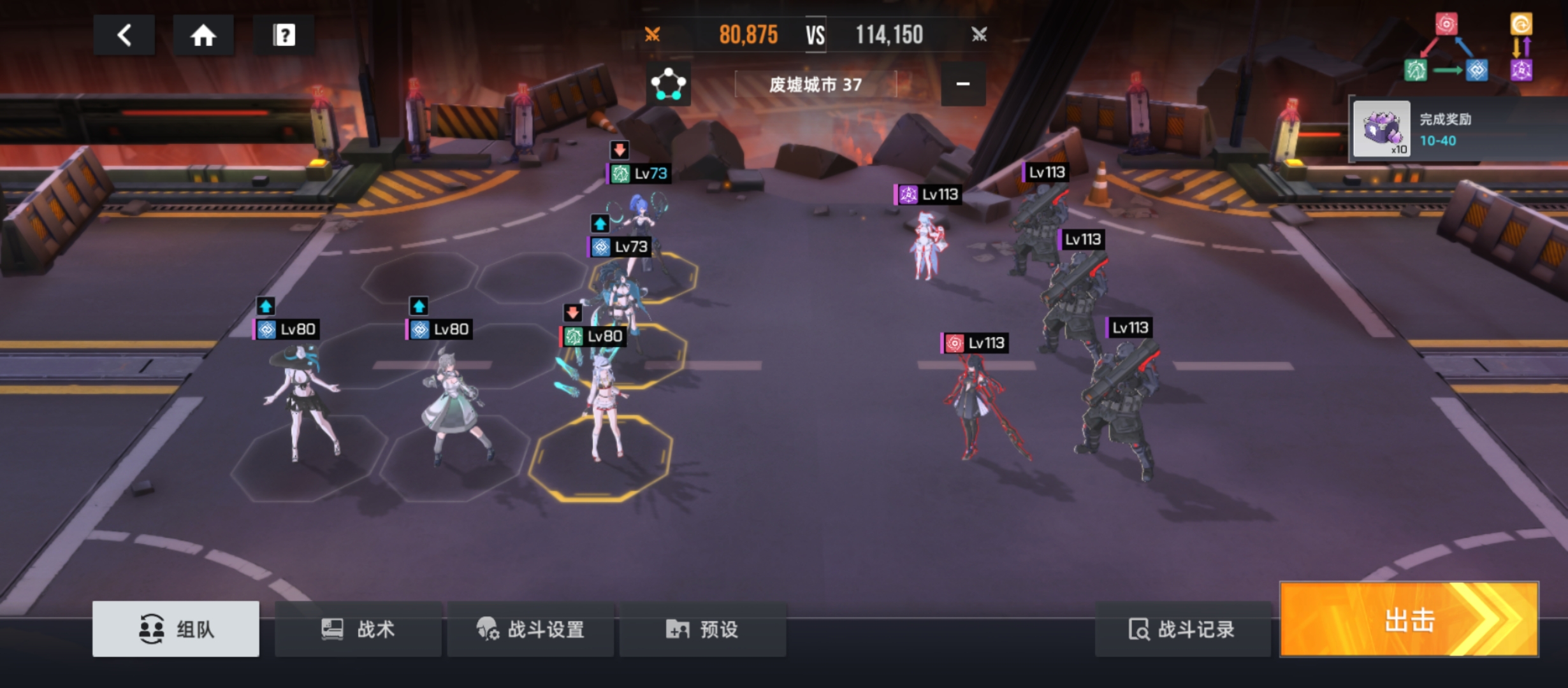Launch the attack with 出击

click(1409, 619)
